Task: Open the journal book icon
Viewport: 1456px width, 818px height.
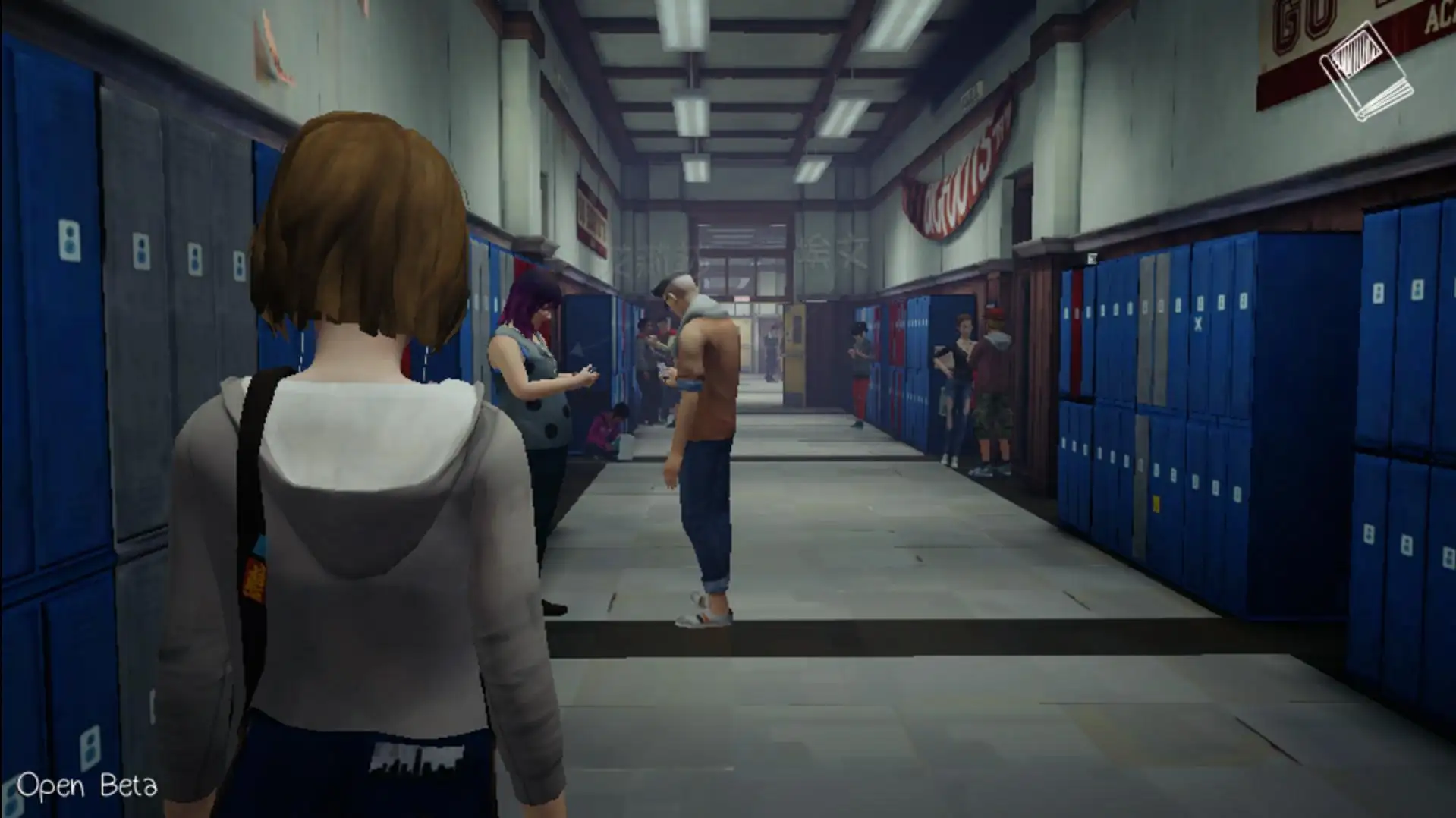Action: [1366, 72]
